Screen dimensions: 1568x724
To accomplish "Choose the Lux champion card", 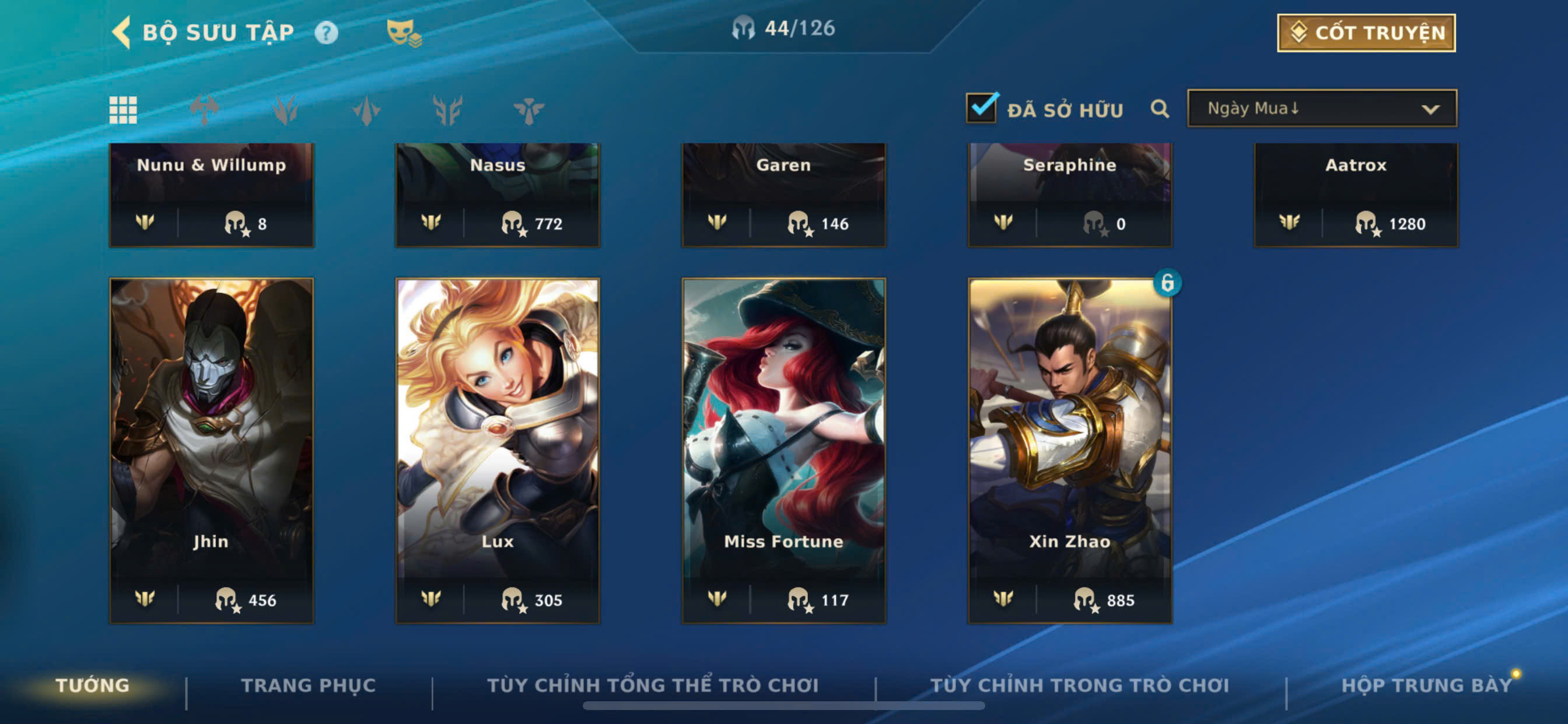I will tap(498, 450).
